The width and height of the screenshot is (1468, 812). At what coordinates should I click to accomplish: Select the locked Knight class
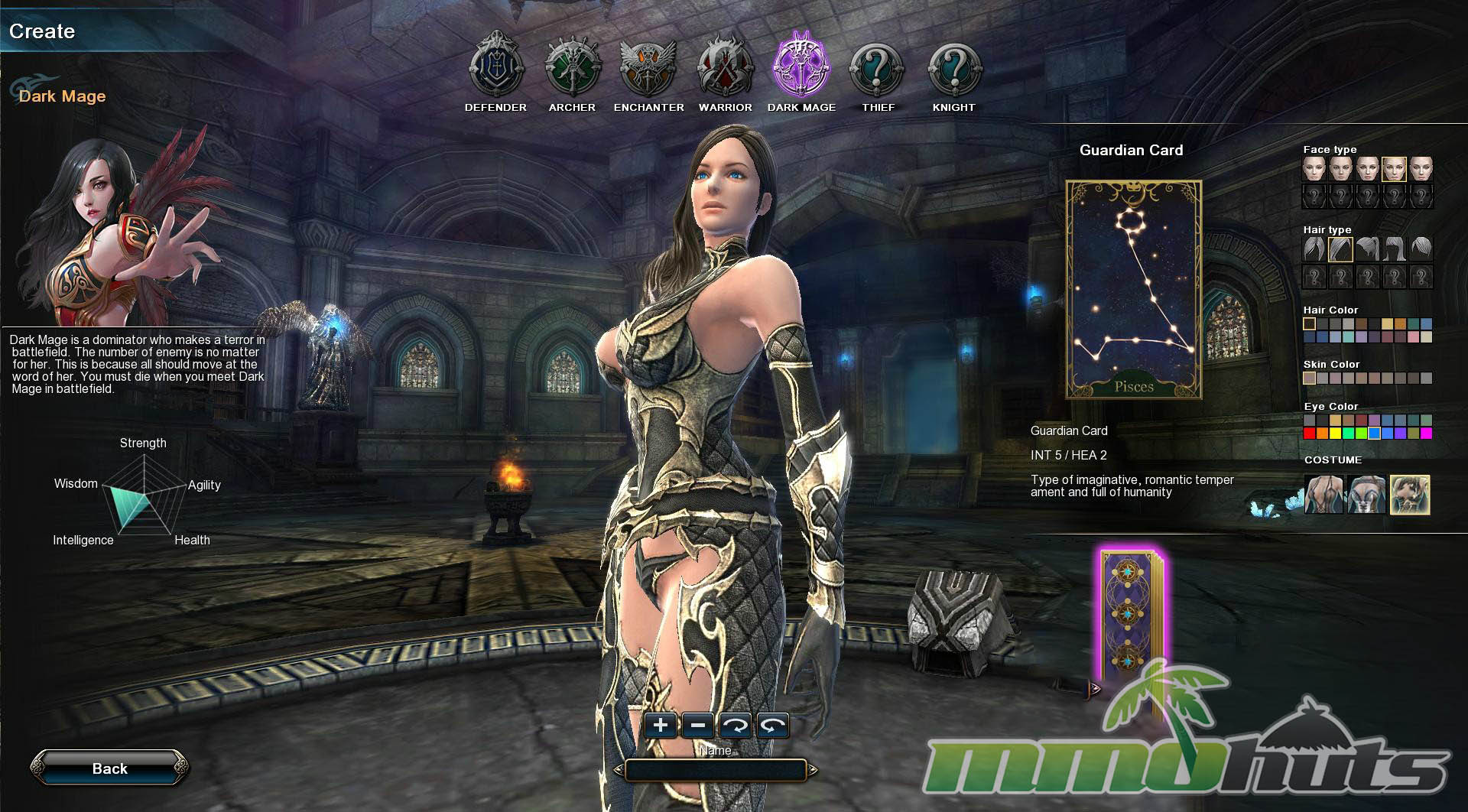click(x=954, y=68)
